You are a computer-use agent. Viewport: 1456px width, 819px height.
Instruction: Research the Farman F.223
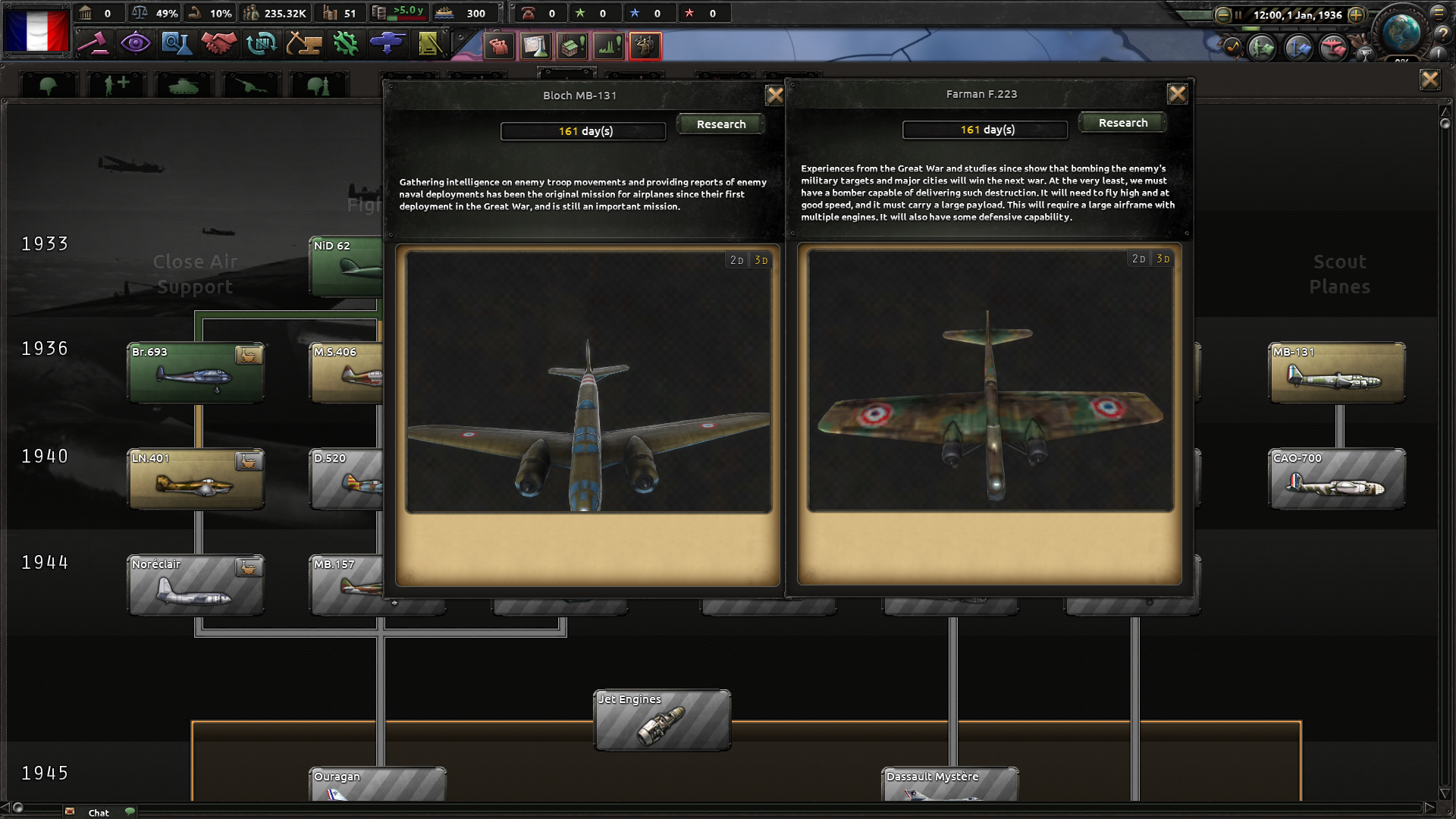click(x=1123, y=122)
